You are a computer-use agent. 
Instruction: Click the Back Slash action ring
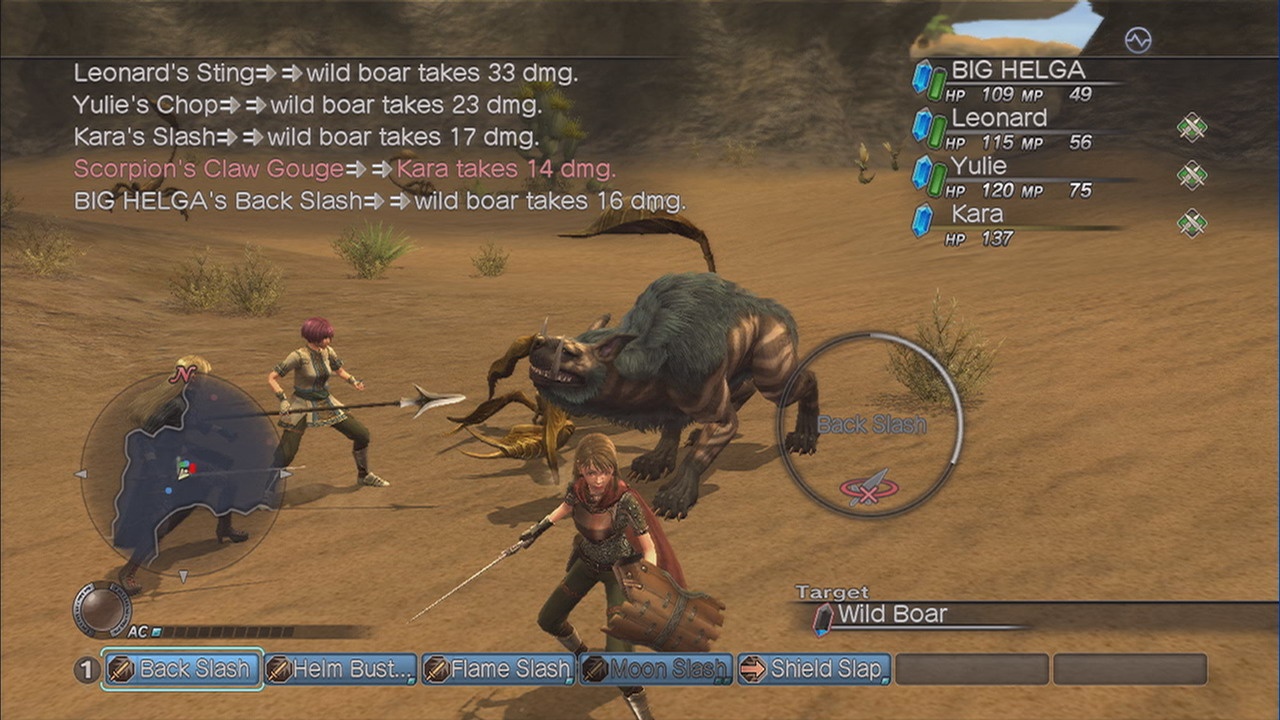(x=870, y=424)
